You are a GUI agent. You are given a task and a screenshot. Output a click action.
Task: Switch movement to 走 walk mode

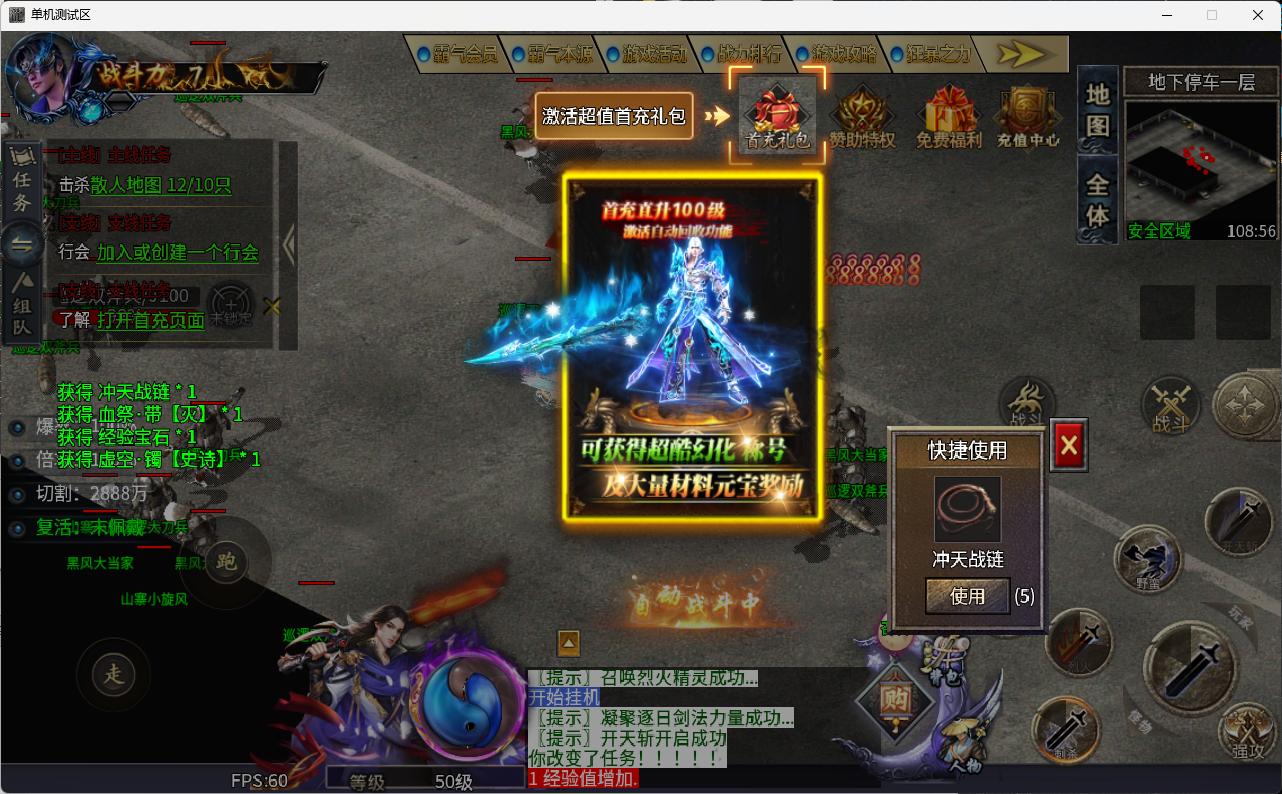coord(113,674)
